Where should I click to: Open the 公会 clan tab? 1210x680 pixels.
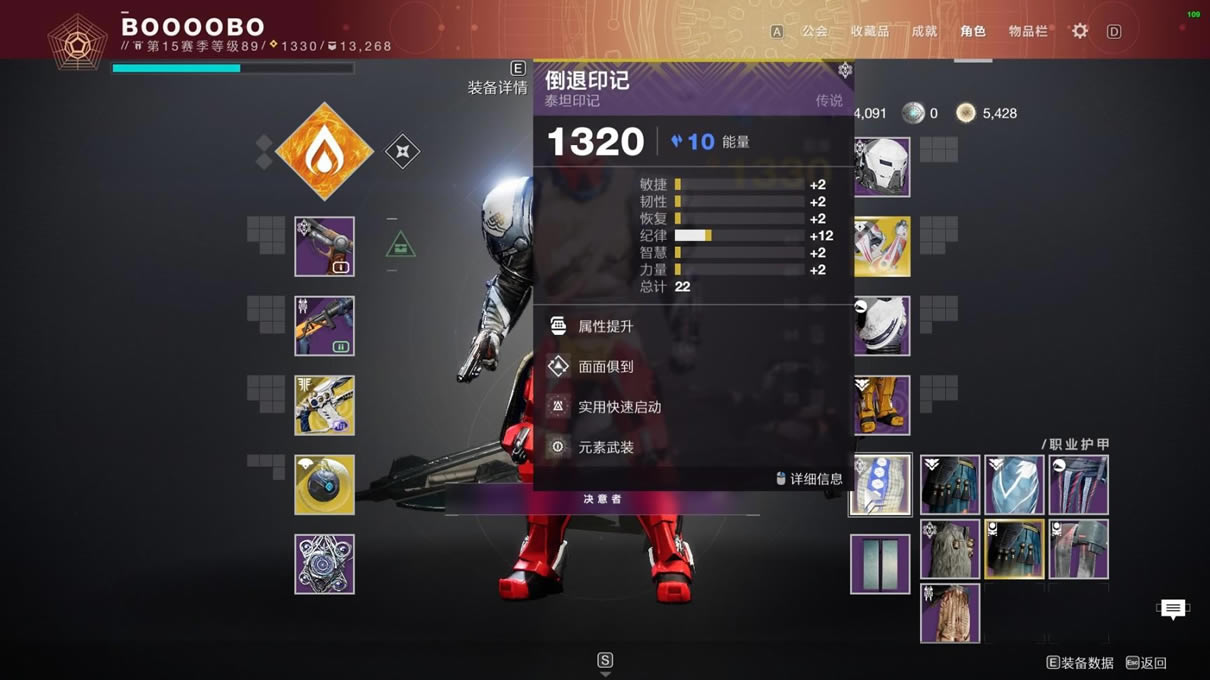pyautogui.click(x=814, y=32)
